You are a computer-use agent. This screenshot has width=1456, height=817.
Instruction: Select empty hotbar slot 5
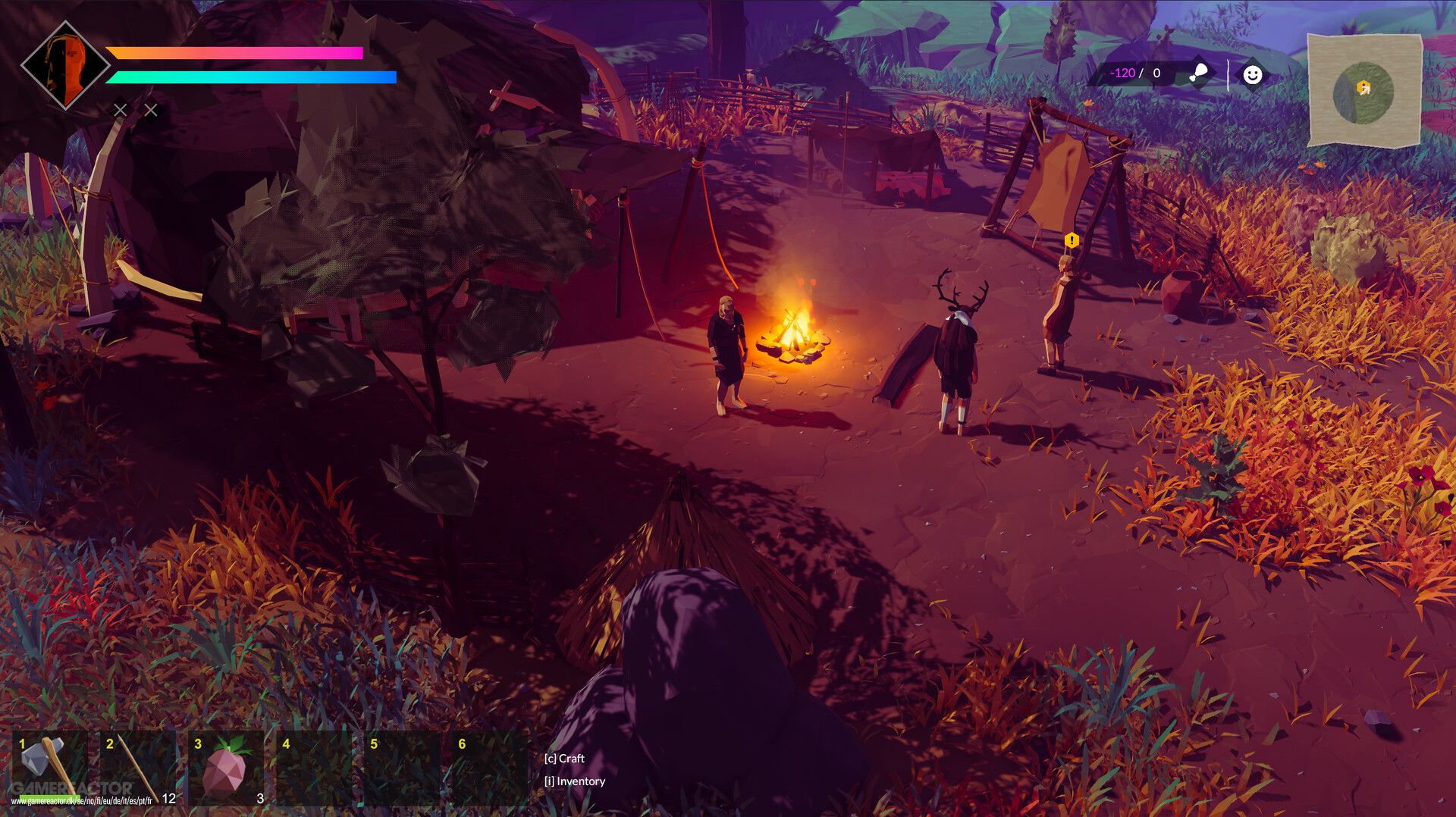pos(400,769)
